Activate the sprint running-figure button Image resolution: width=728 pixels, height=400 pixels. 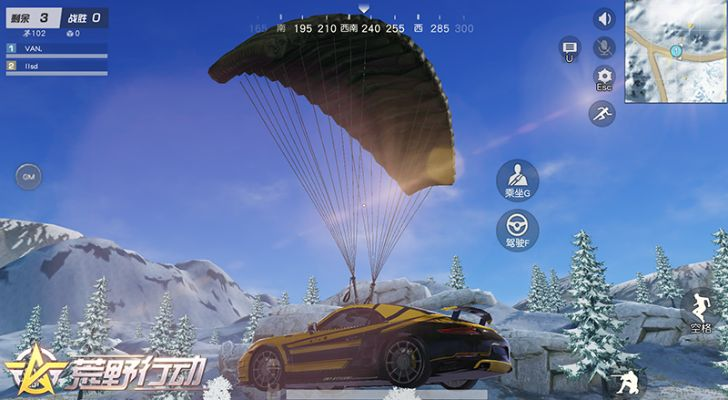coord(602,114)
